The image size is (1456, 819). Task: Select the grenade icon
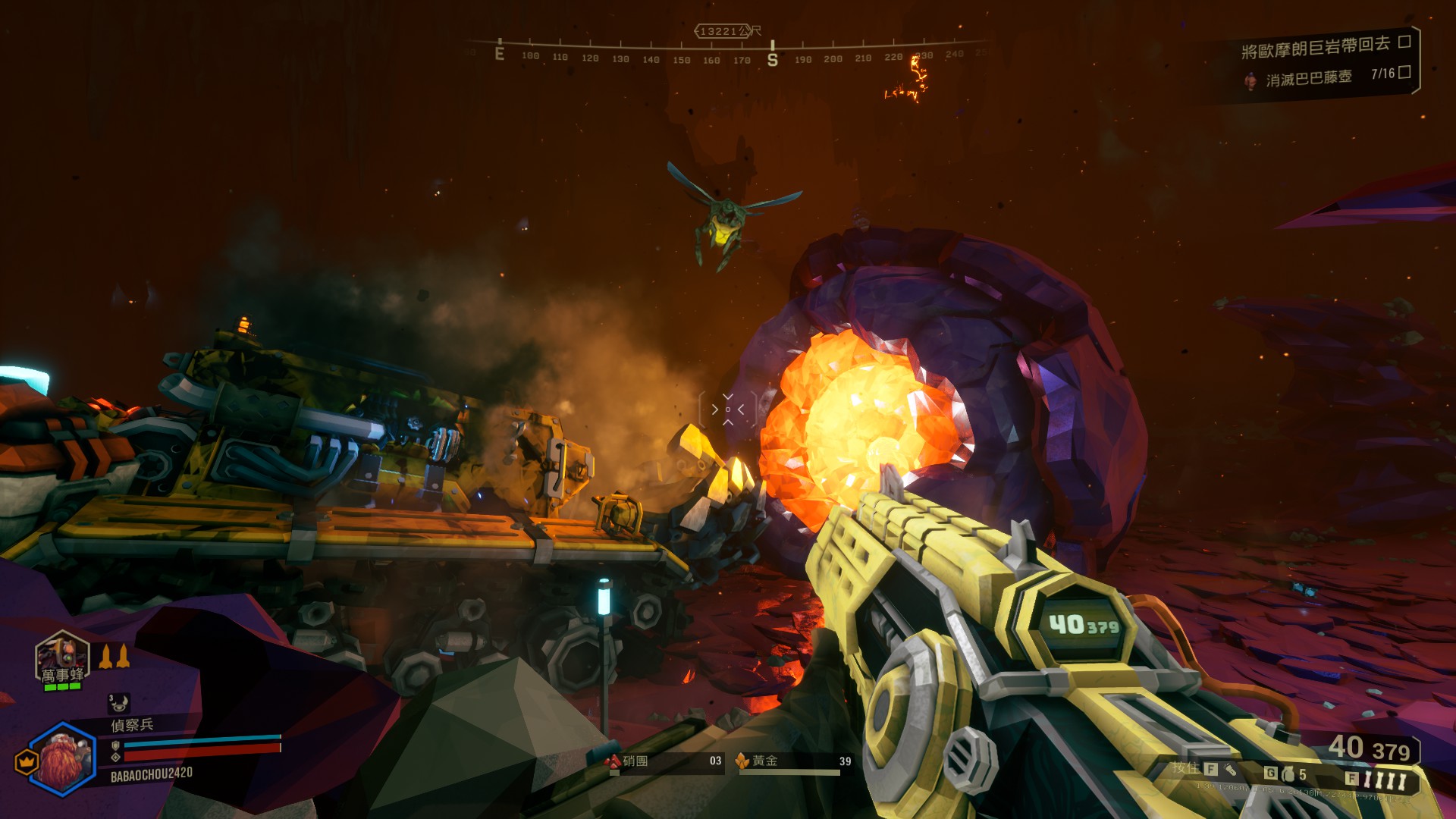pos(1288,774)
